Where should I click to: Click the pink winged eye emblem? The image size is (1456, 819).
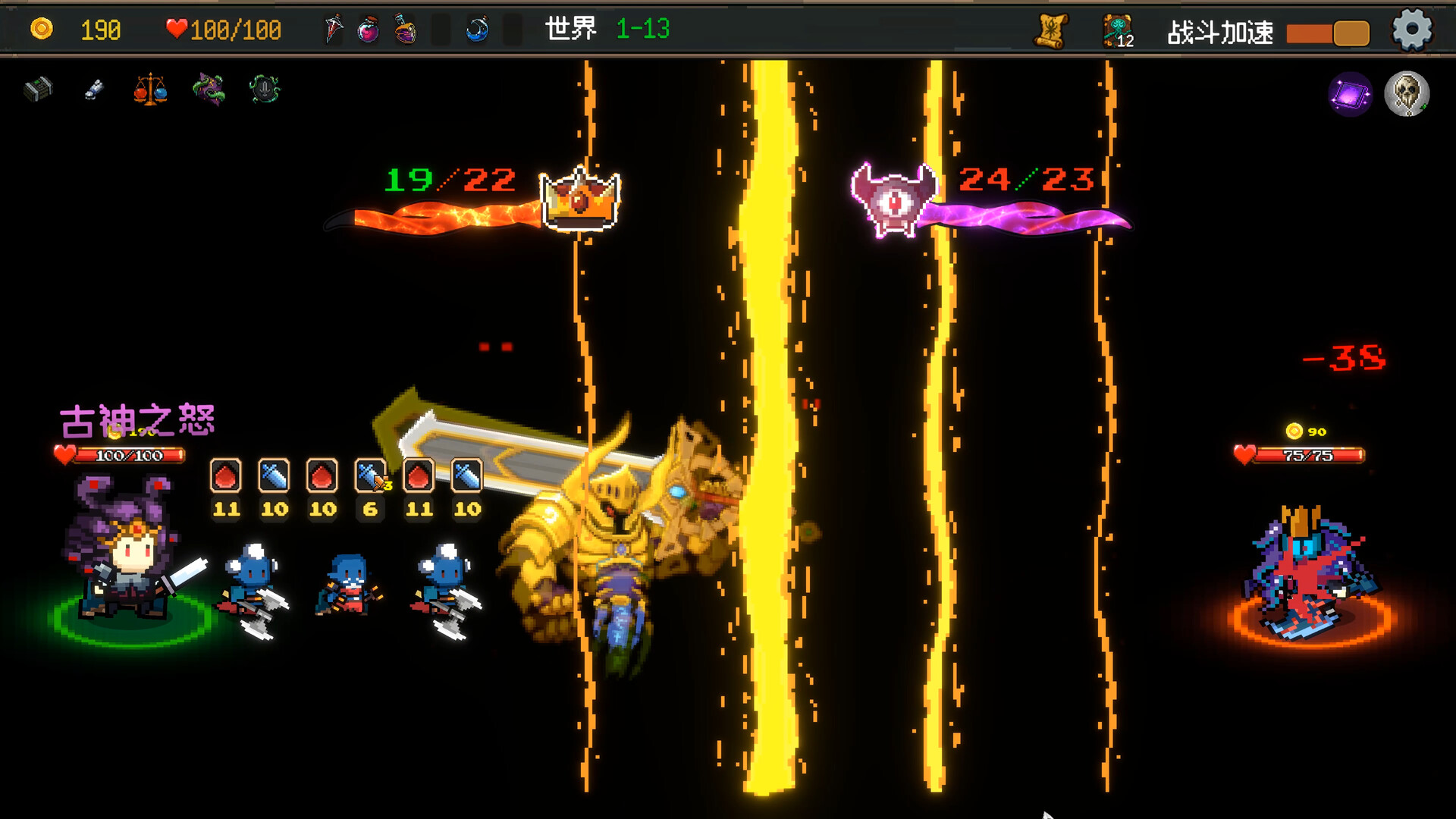(x=893, y=200)
